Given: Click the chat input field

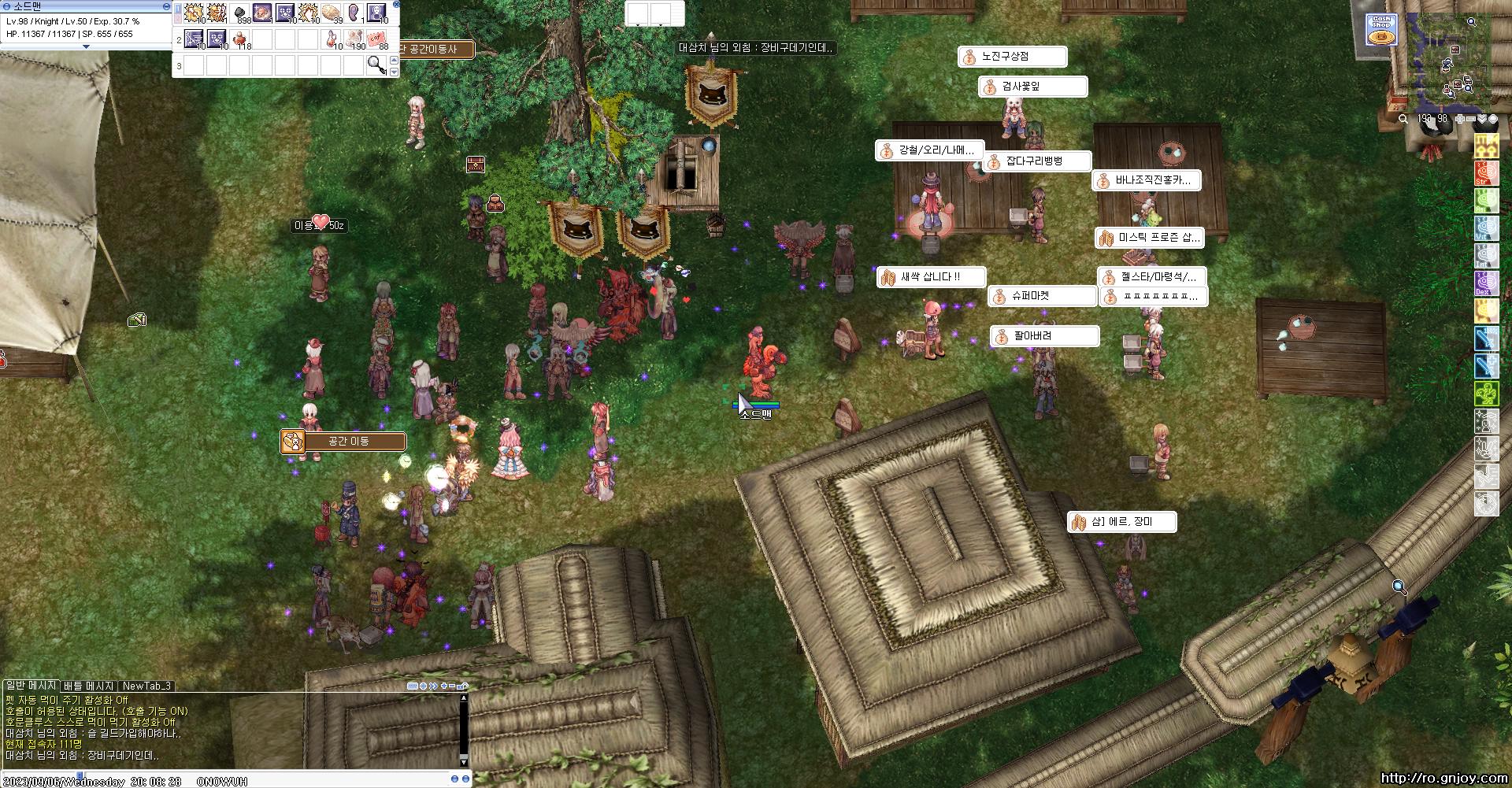Looking at the screenshot, I should point(236,776).
